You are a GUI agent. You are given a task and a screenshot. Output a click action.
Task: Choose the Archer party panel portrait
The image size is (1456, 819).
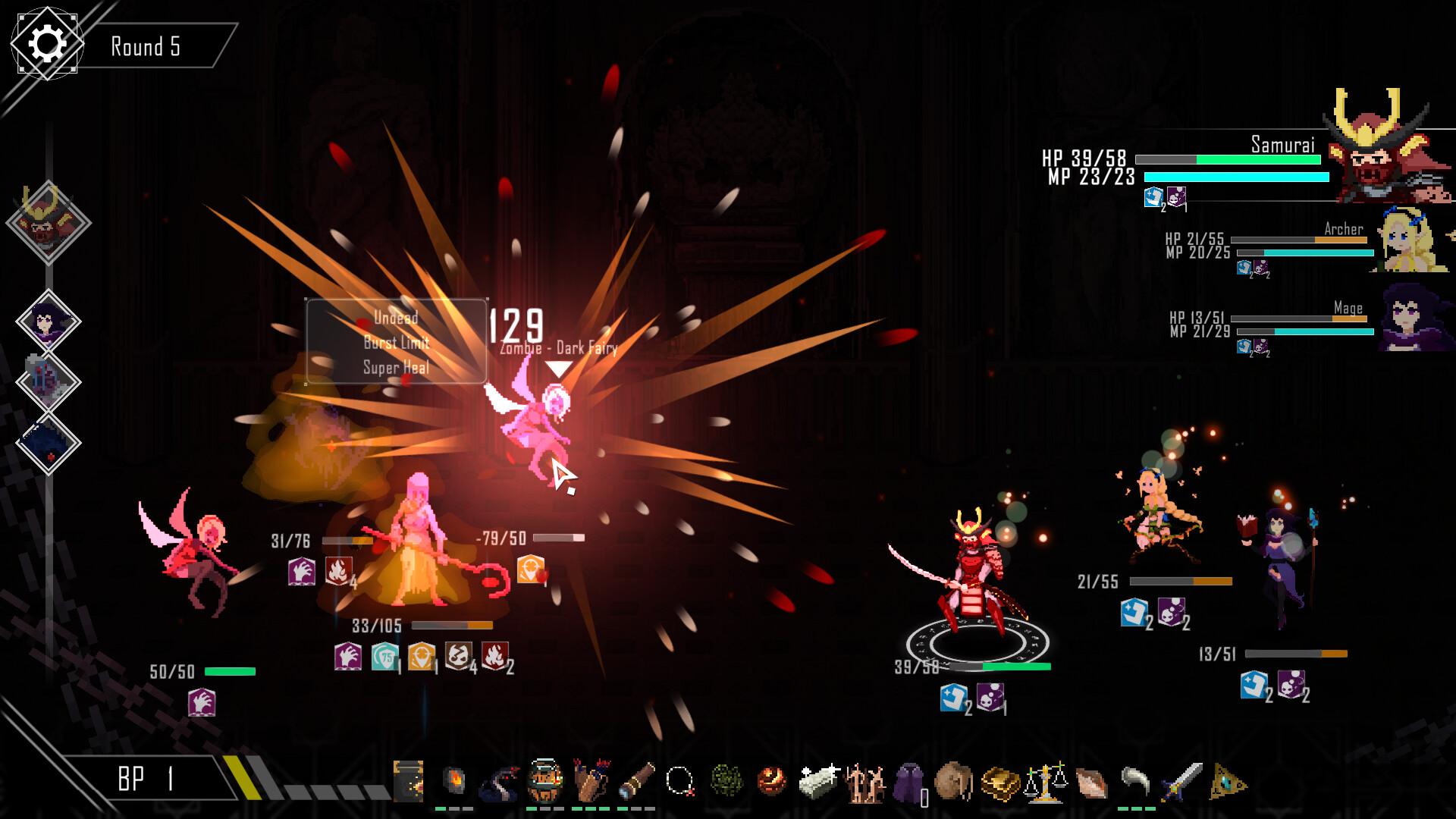tap(1412, 240)
